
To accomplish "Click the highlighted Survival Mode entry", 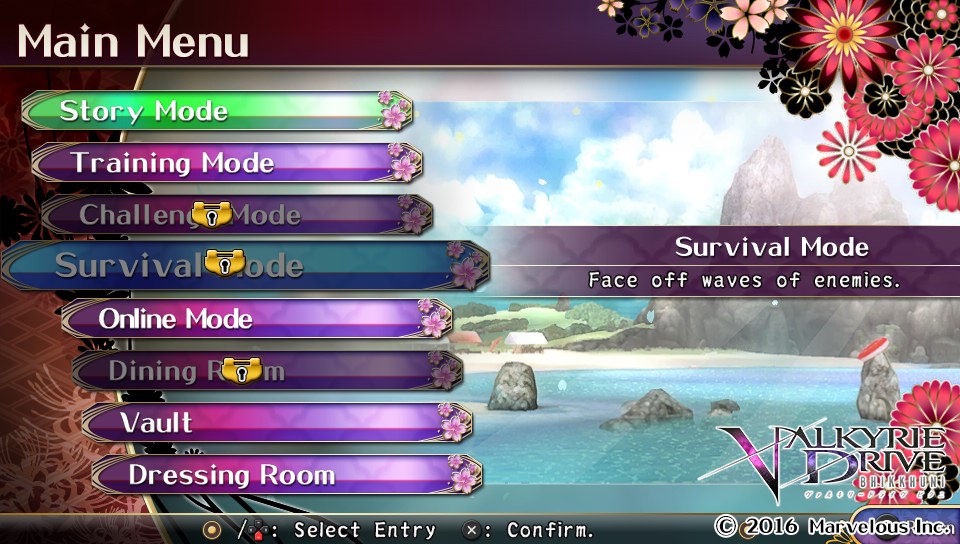I will [x=245, y=266].
